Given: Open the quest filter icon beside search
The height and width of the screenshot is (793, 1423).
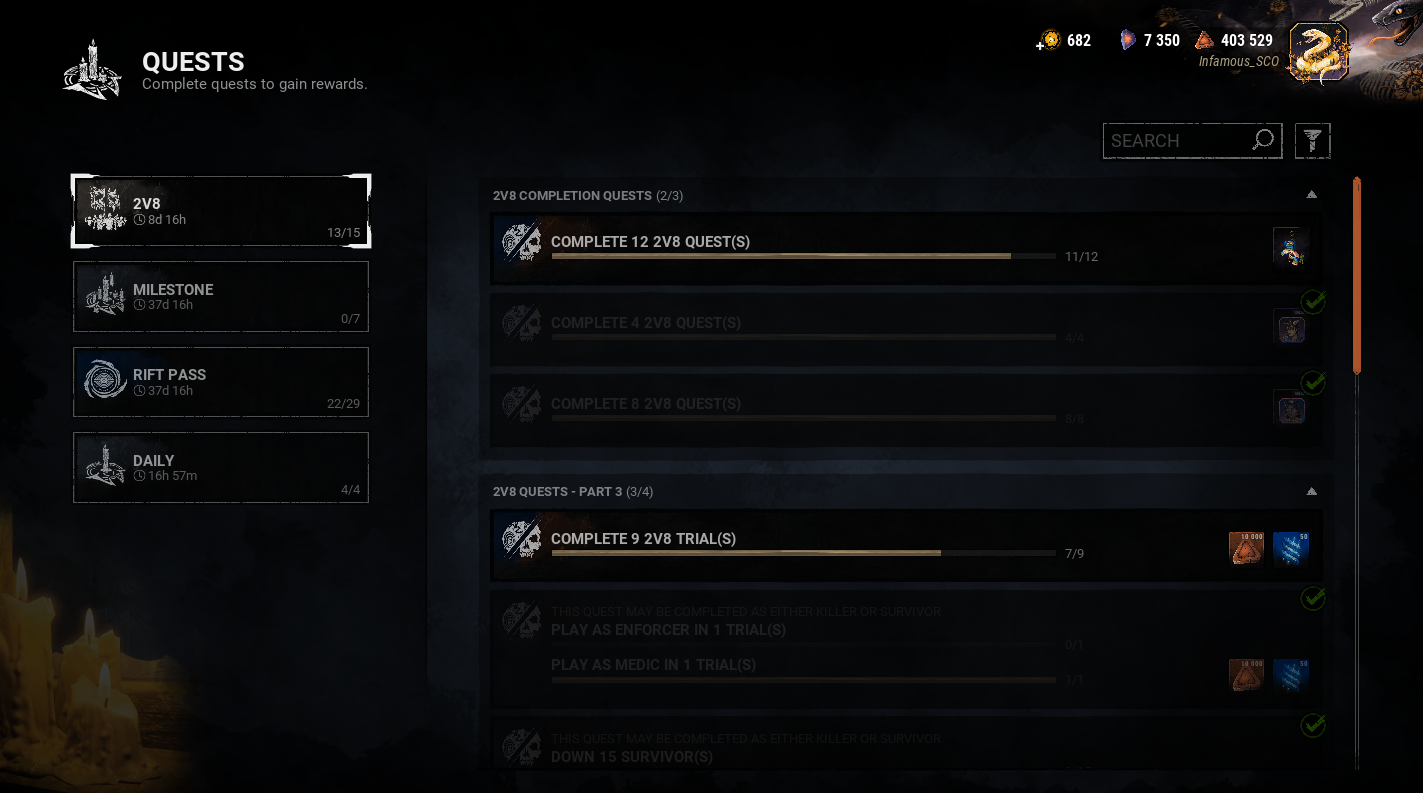Looking at the screenshot, I should click(x=1312, y=140).
